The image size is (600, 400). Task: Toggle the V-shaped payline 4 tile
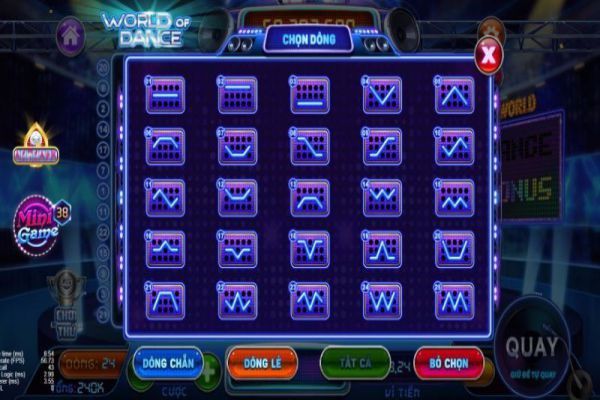[x=382, y=94]
